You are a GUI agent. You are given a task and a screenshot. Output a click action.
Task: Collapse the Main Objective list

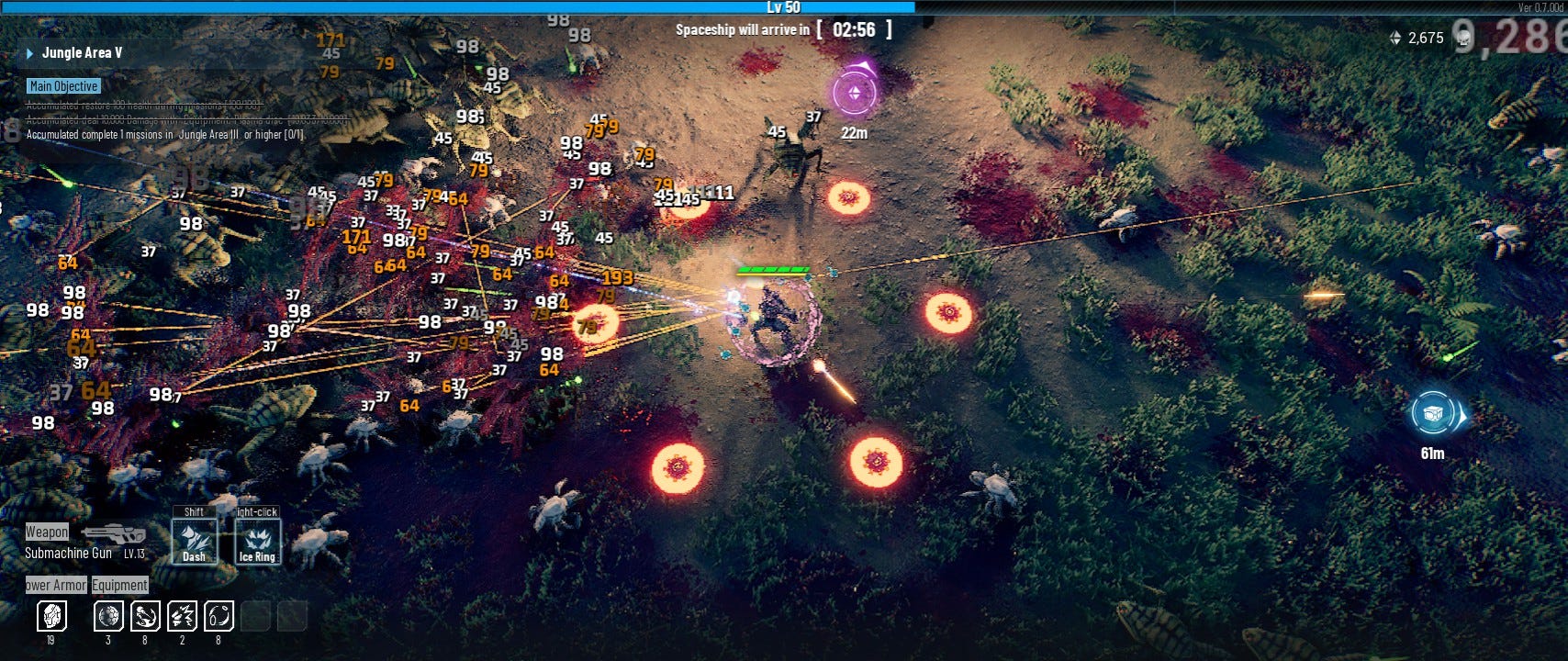[62, 85]
